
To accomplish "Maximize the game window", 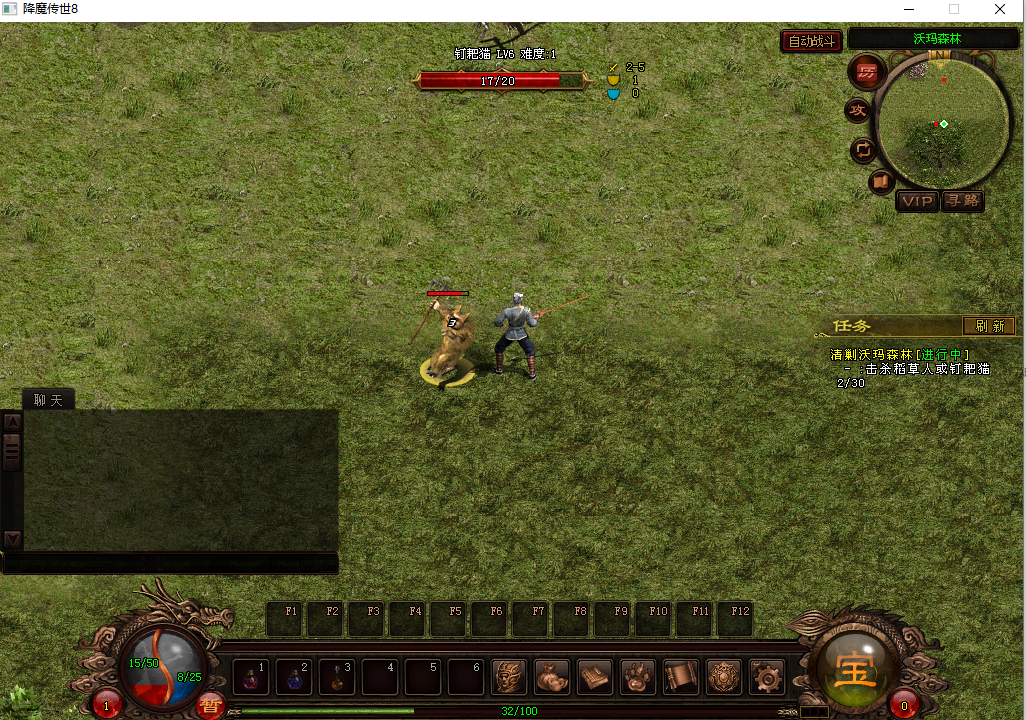I will pos(953,9).
